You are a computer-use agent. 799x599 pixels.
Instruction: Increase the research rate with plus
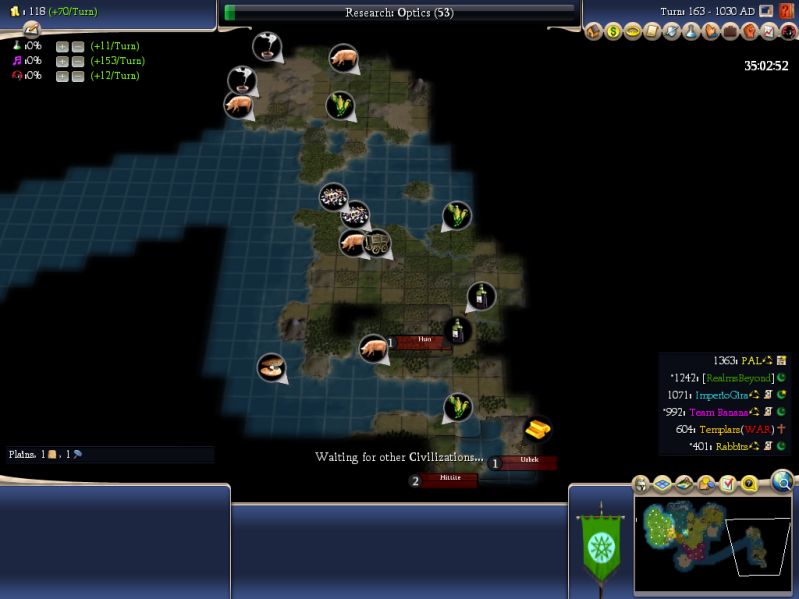62,46
